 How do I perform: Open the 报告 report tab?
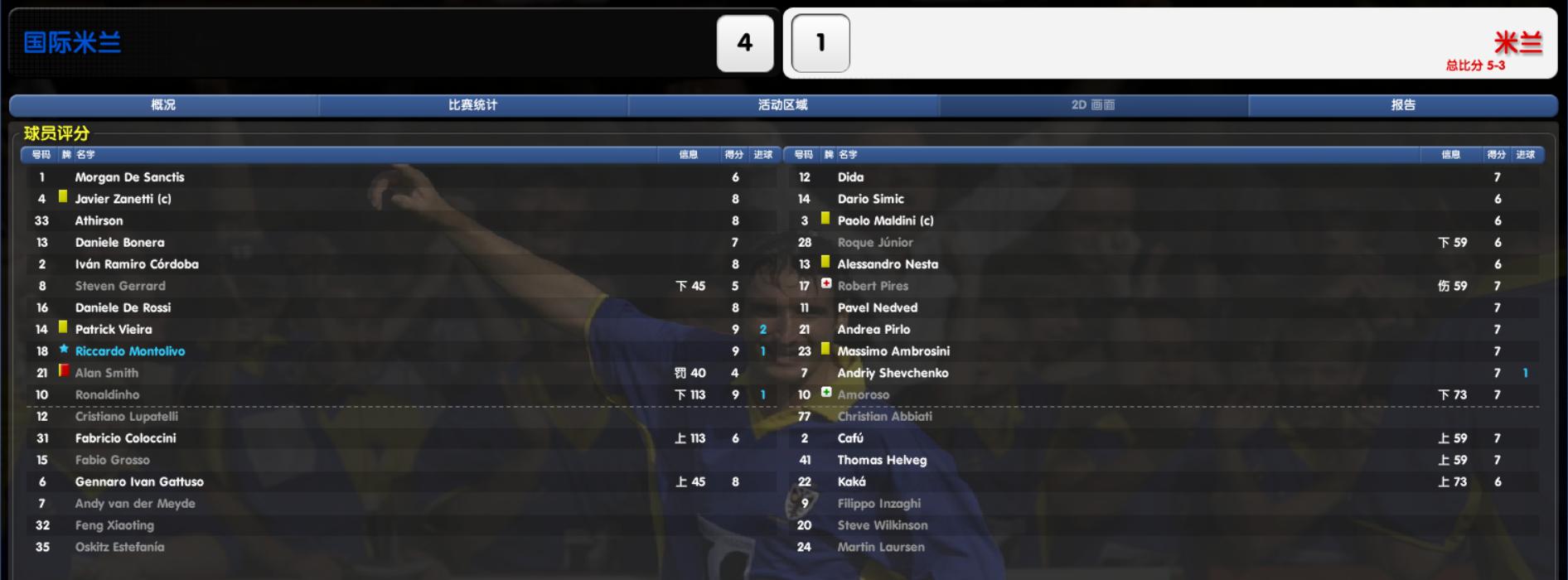[x=1402, y=105]
